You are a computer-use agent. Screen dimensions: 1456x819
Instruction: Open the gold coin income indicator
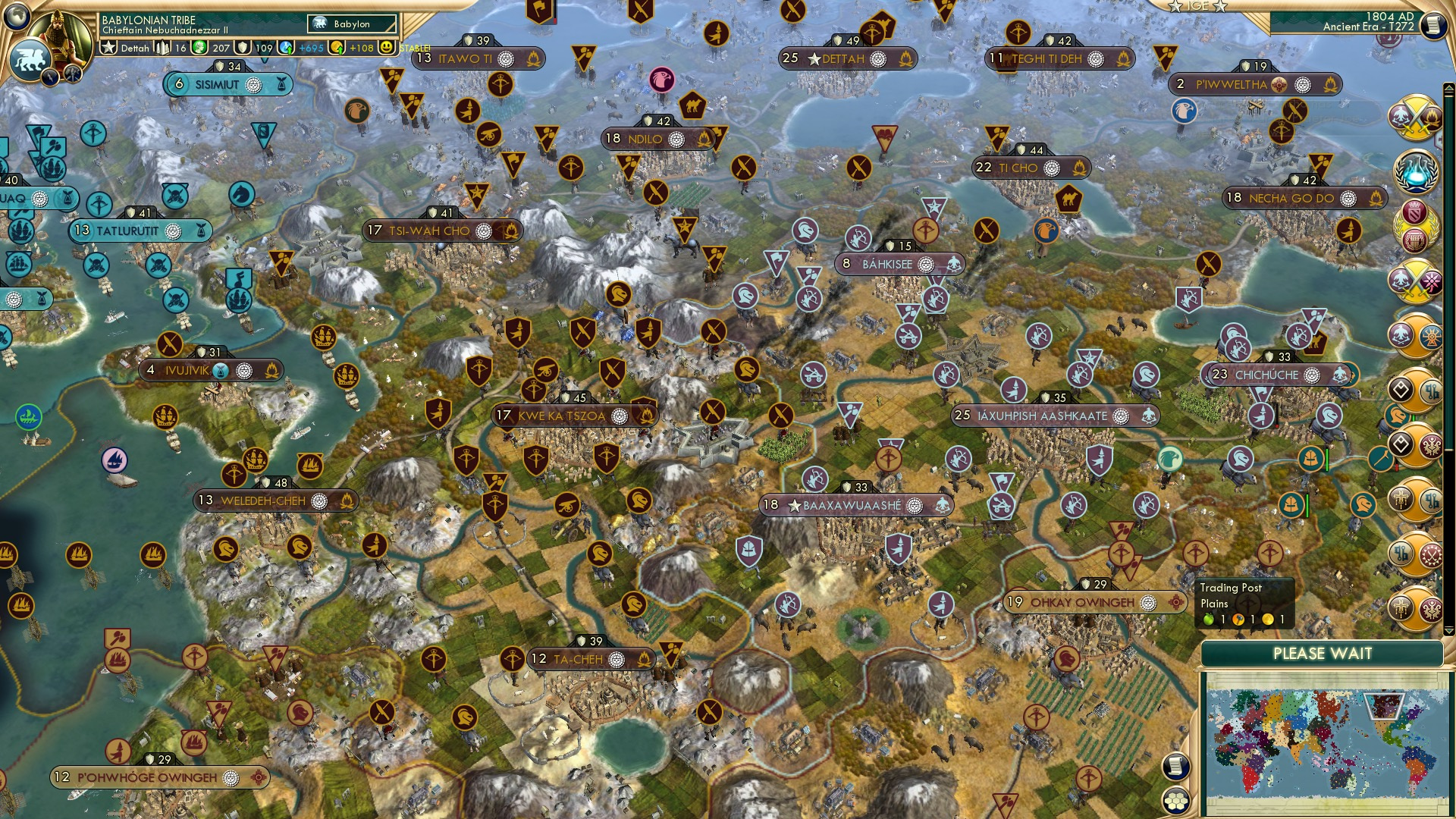338,48
